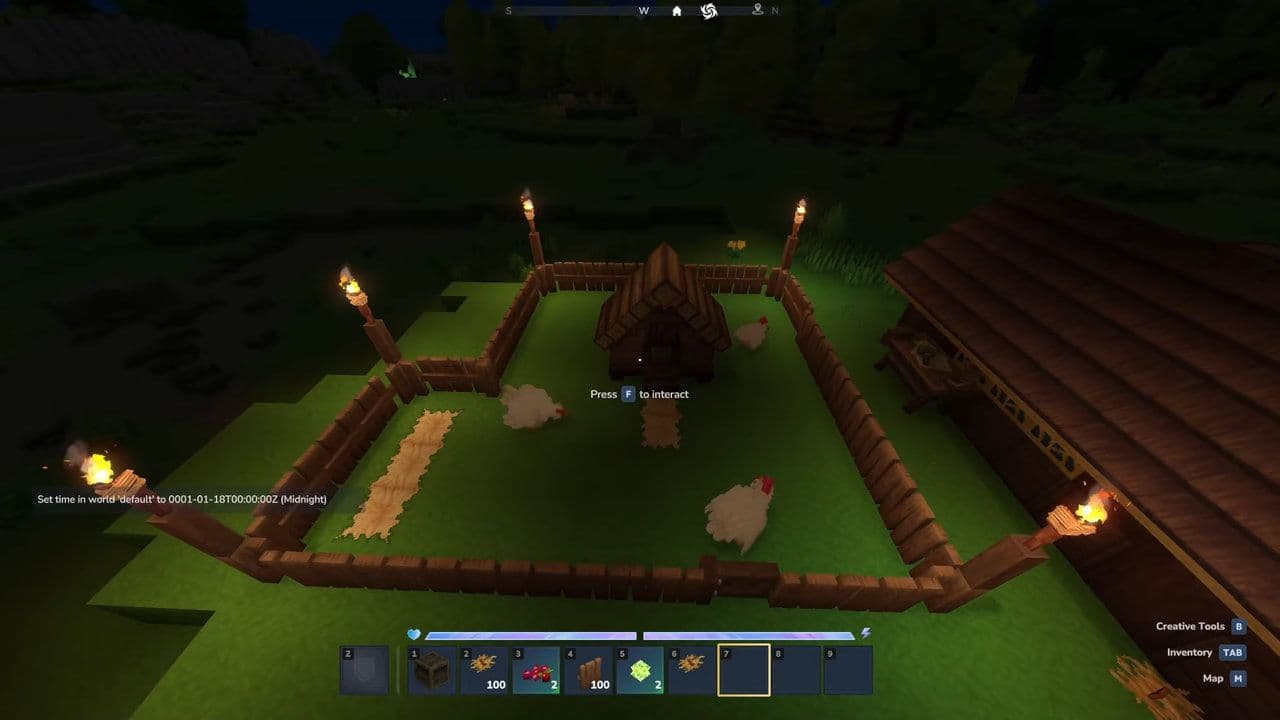Click the 'Press F to interact' prompt

640,394
